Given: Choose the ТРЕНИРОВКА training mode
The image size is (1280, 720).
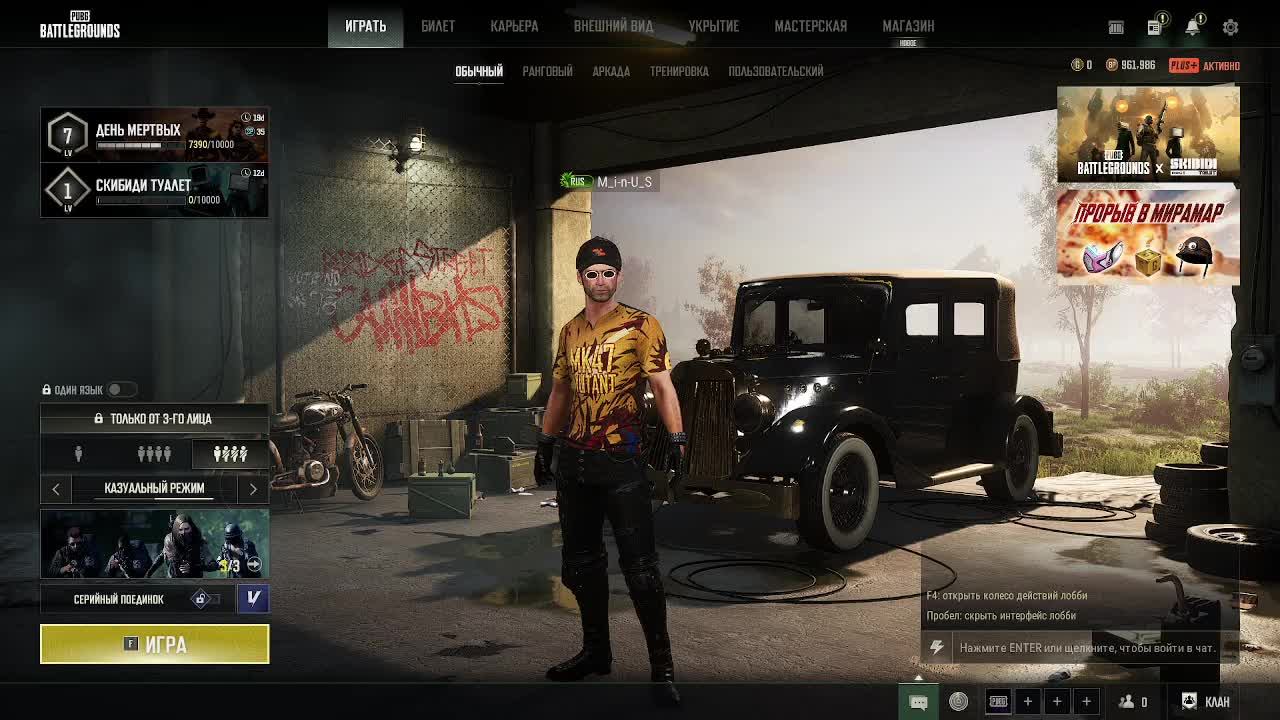Looking at the screenshot, I should click(679, 71).
